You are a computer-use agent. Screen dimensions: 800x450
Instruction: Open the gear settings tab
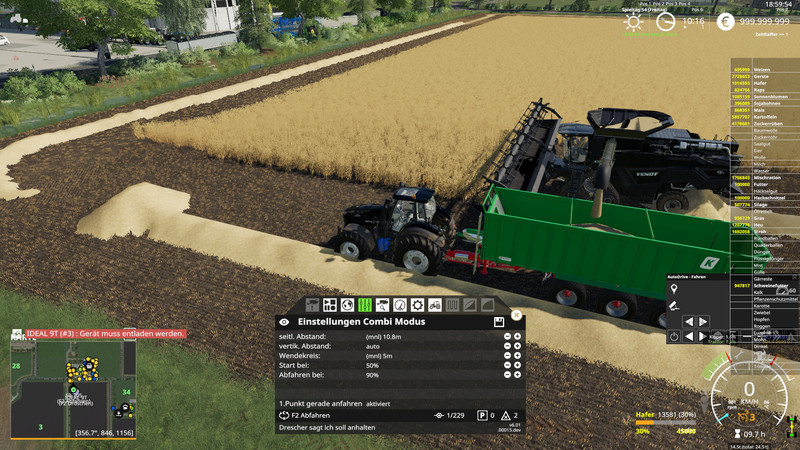pos(417,304)
